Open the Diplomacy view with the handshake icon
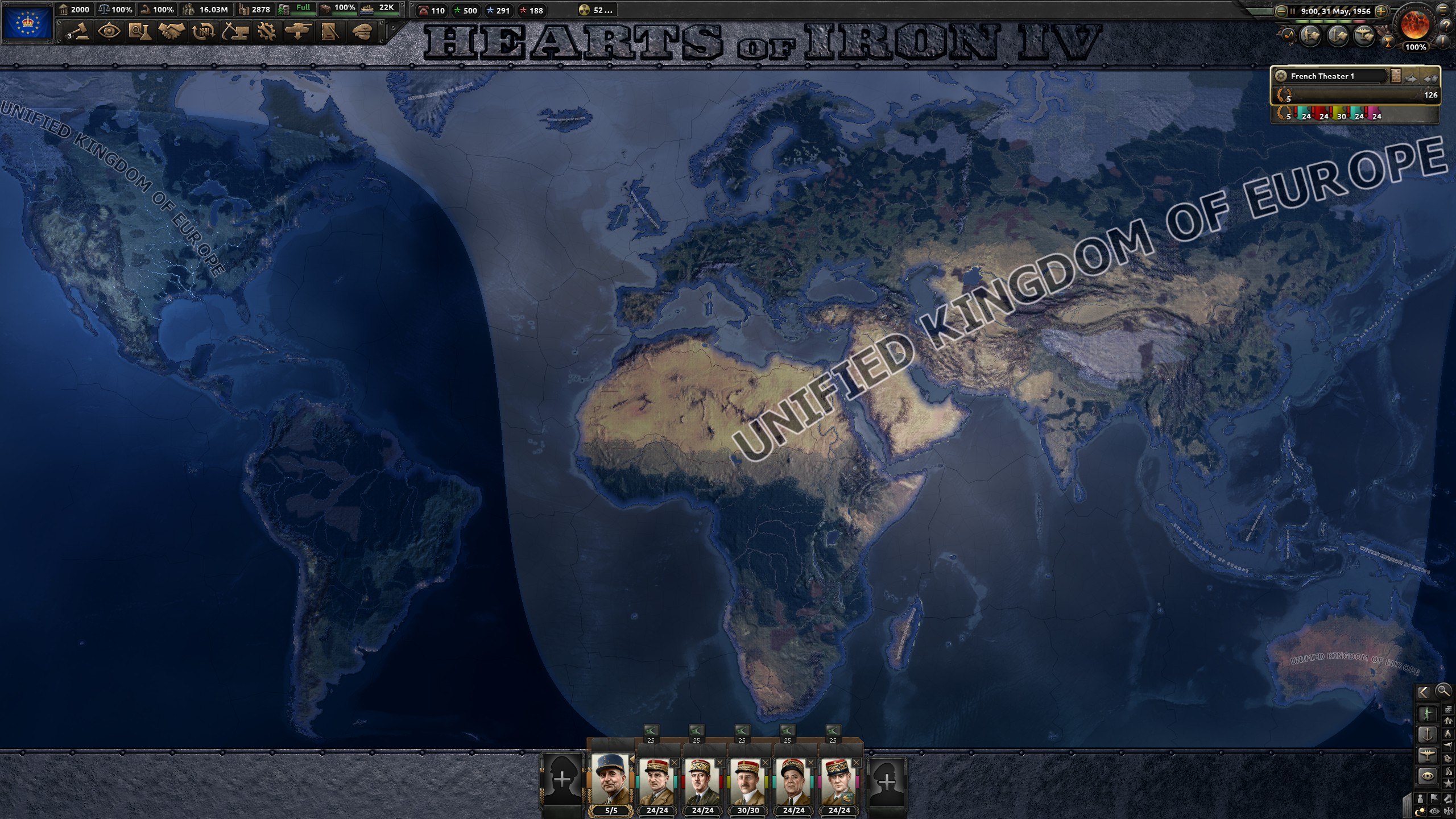 point(171,31)
